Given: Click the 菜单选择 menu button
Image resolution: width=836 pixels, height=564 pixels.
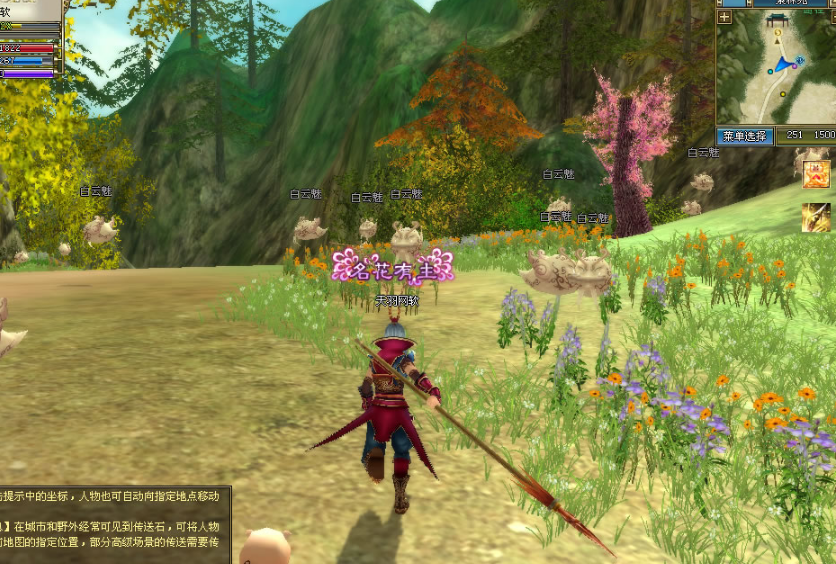Looking at the screenshot, I should click(x=745, y=135).
